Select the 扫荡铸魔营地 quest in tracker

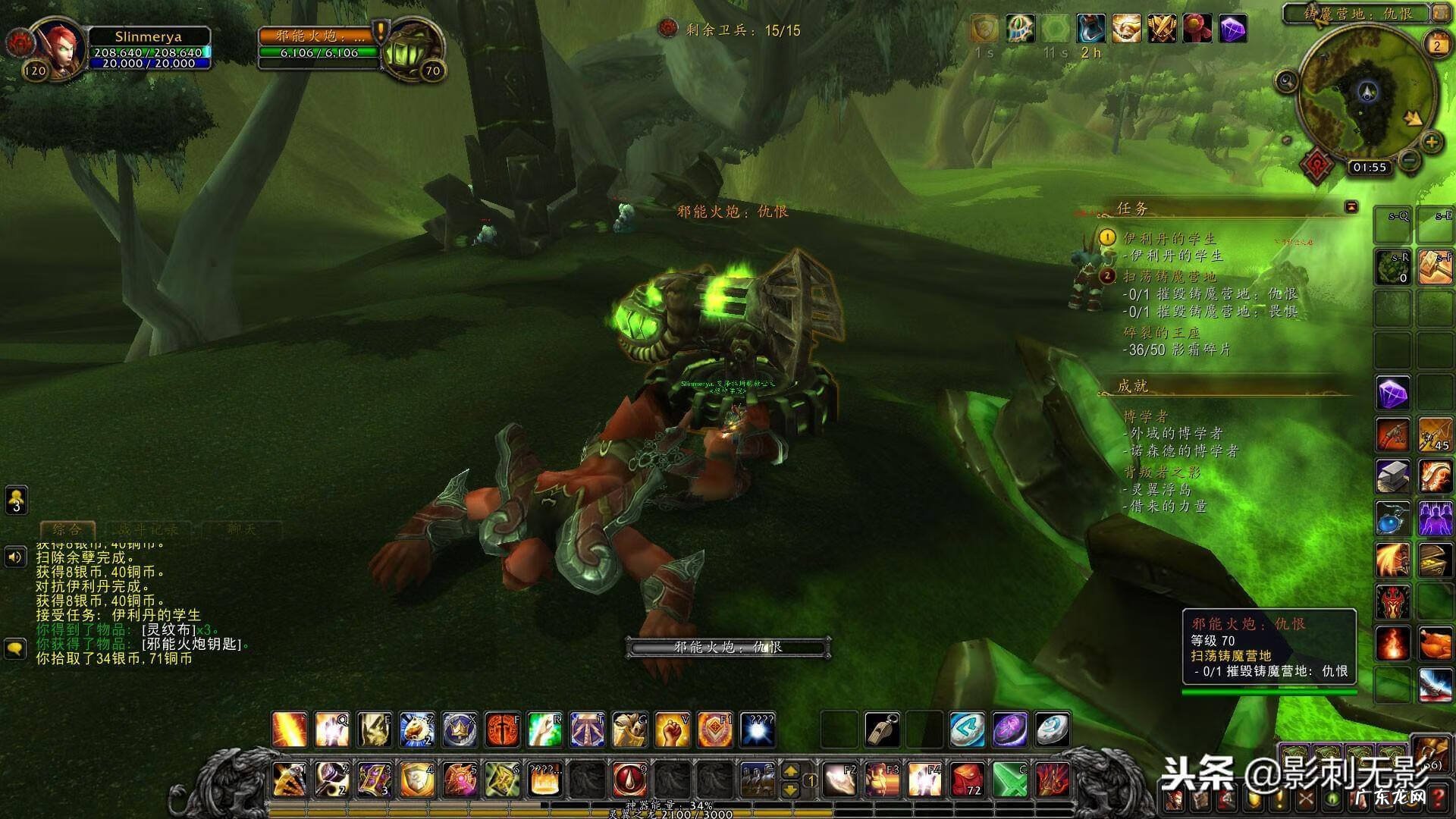click(1169, 276)
